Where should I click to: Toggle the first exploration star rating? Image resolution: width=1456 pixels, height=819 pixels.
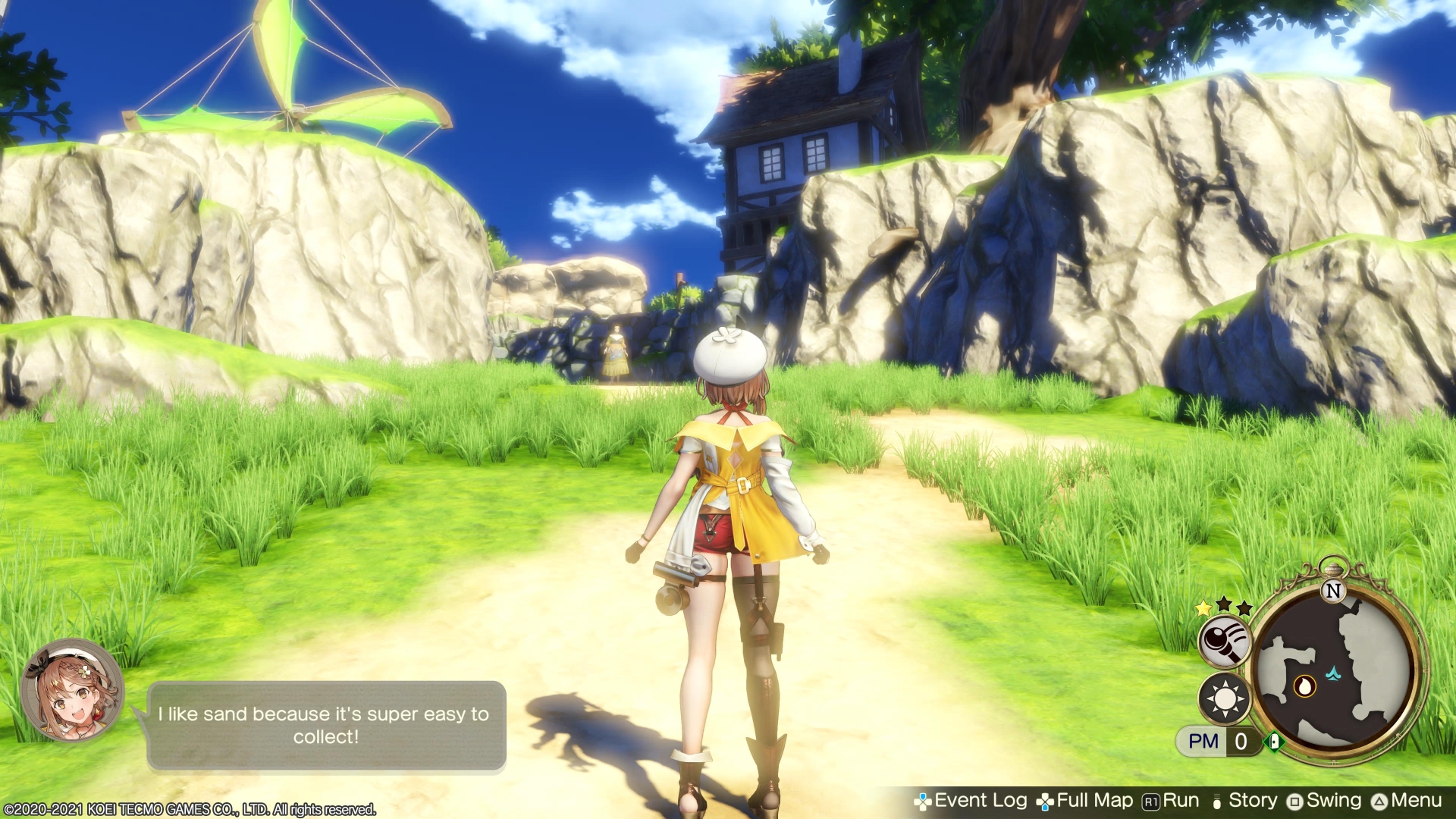point(1203,610)
